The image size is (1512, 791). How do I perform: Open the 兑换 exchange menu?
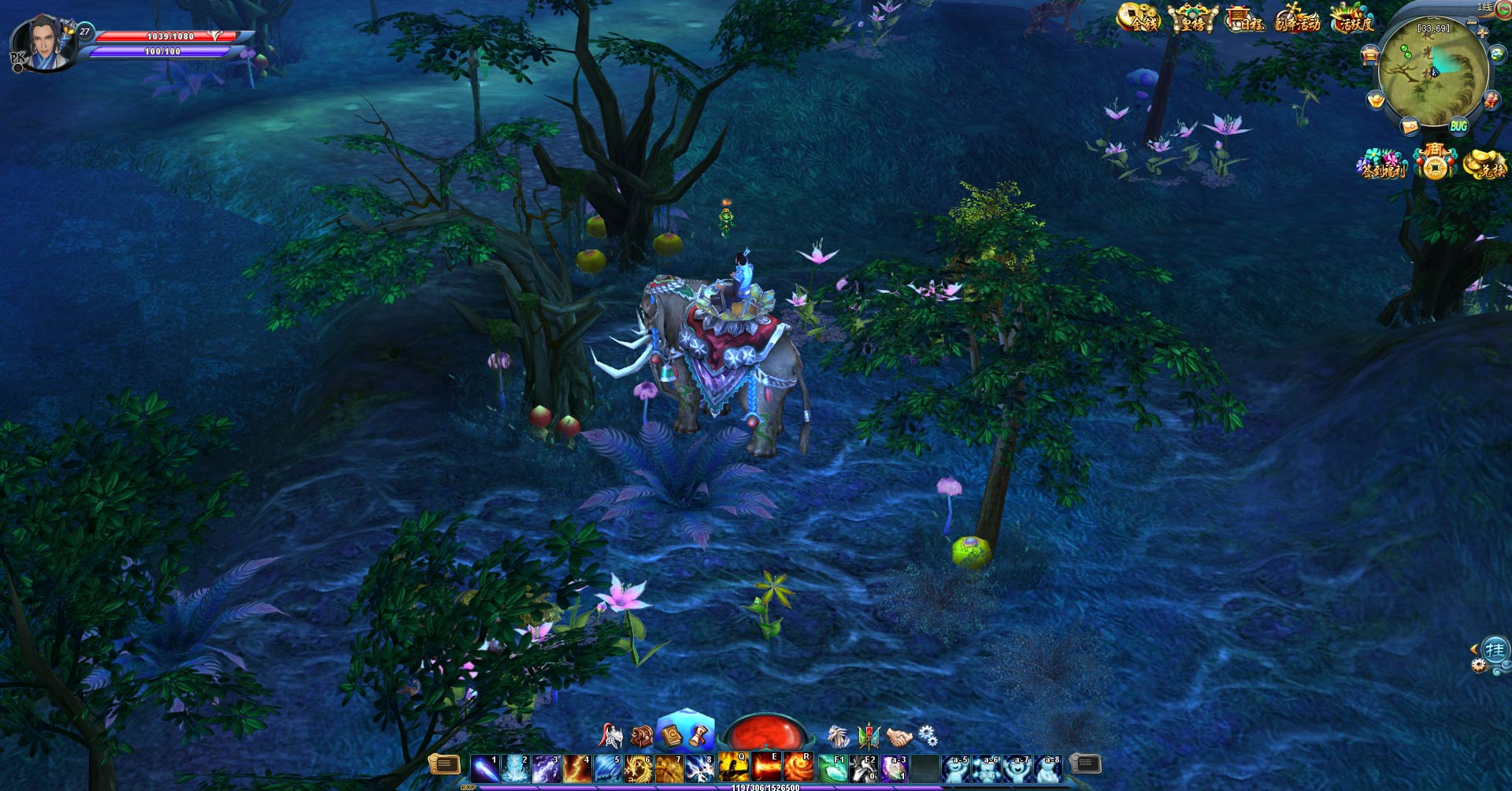point(1485,164)
